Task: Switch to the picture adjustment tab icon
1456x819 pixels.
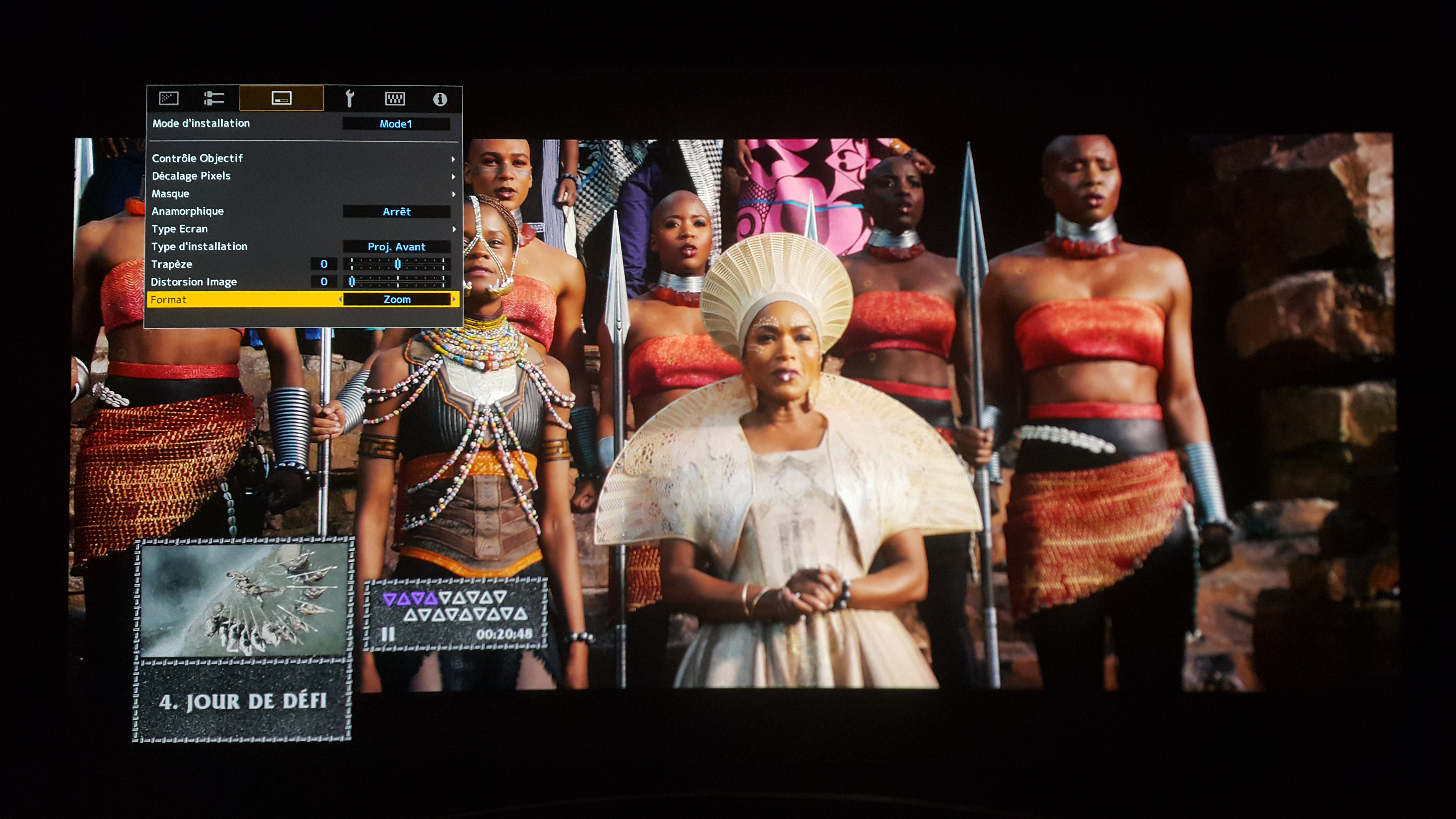Action: 169,99
